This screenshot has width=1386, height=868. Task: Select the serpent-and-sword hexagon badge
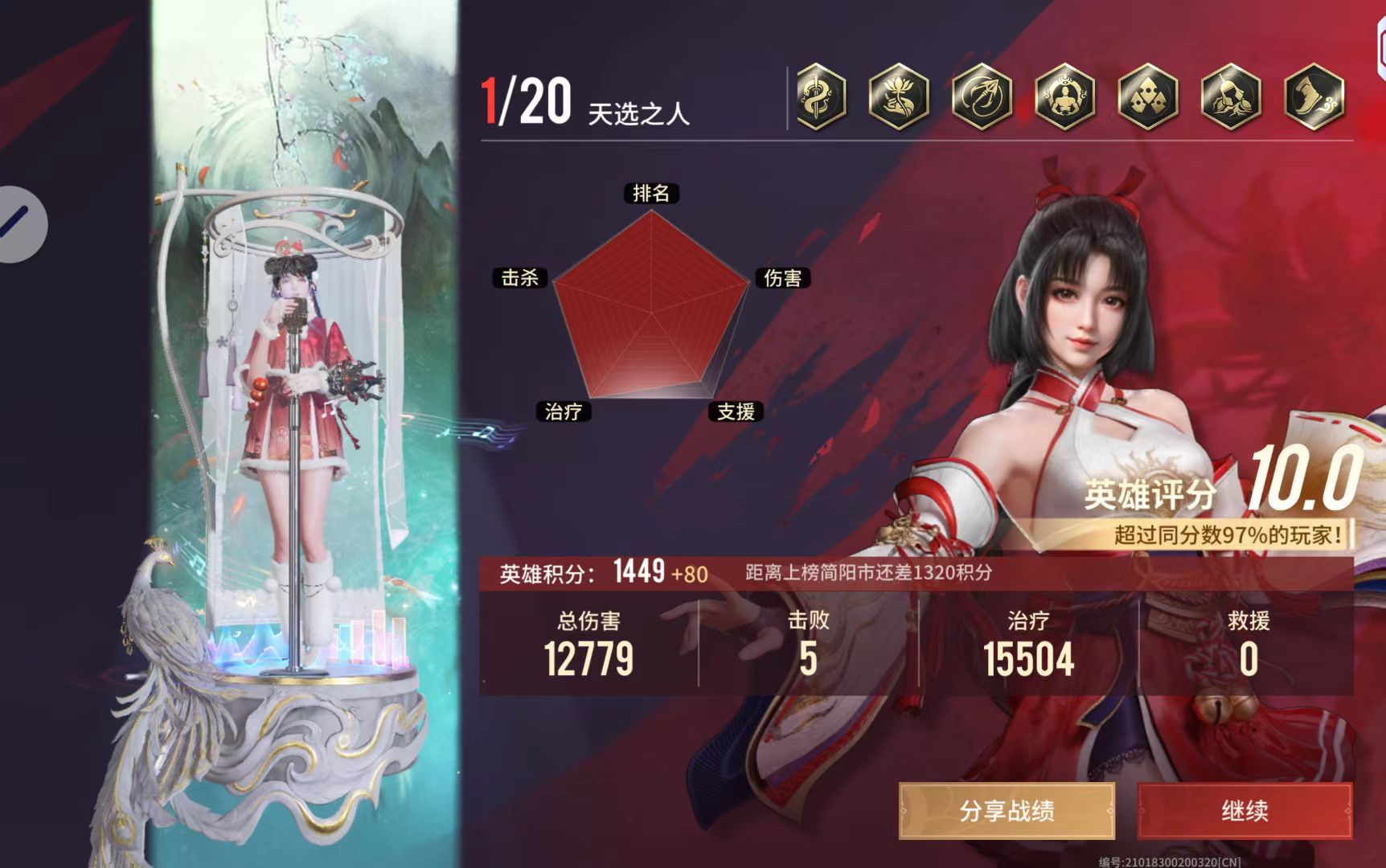pyautogui.click(x=820, y=97)
